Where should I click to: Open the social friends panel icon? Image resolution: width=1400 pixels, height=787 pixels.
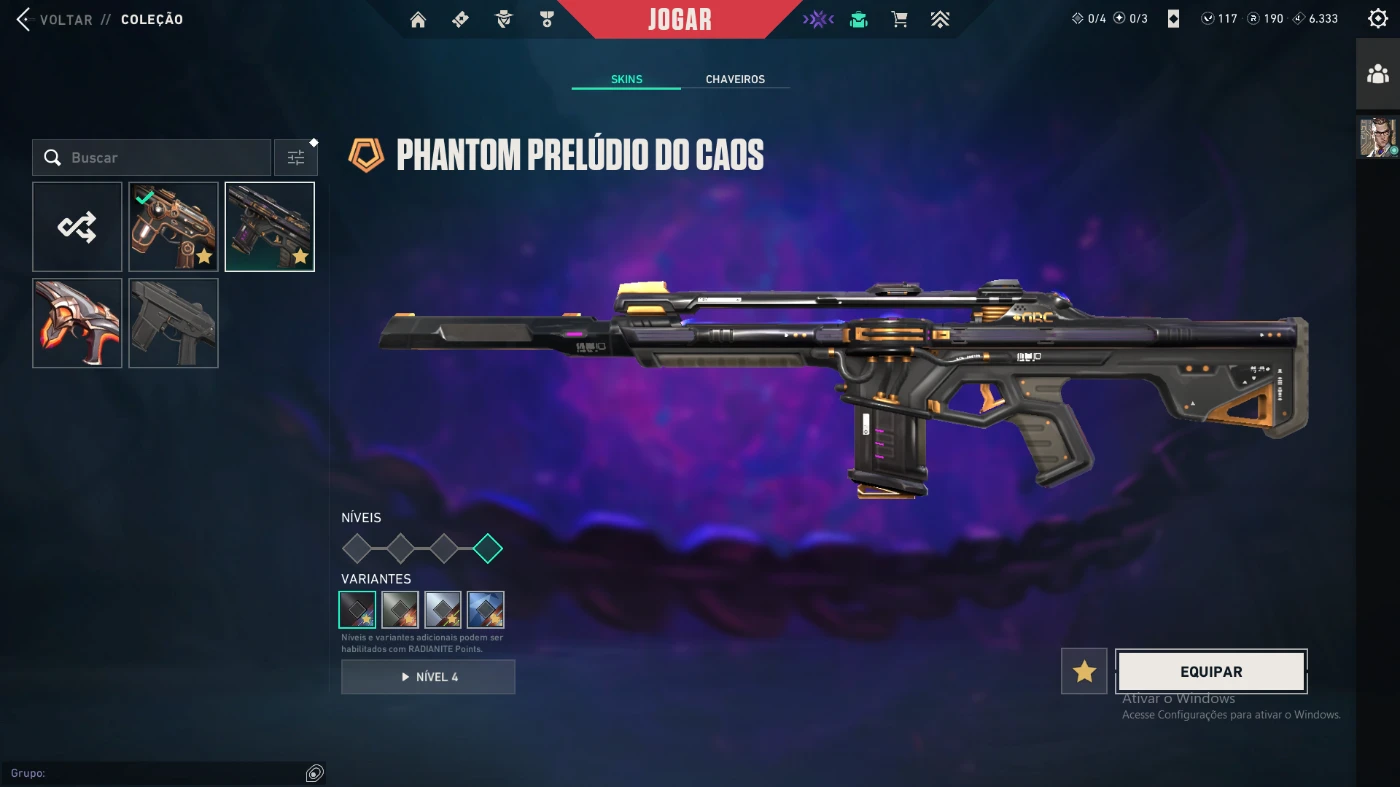(x=1378, y=74)
